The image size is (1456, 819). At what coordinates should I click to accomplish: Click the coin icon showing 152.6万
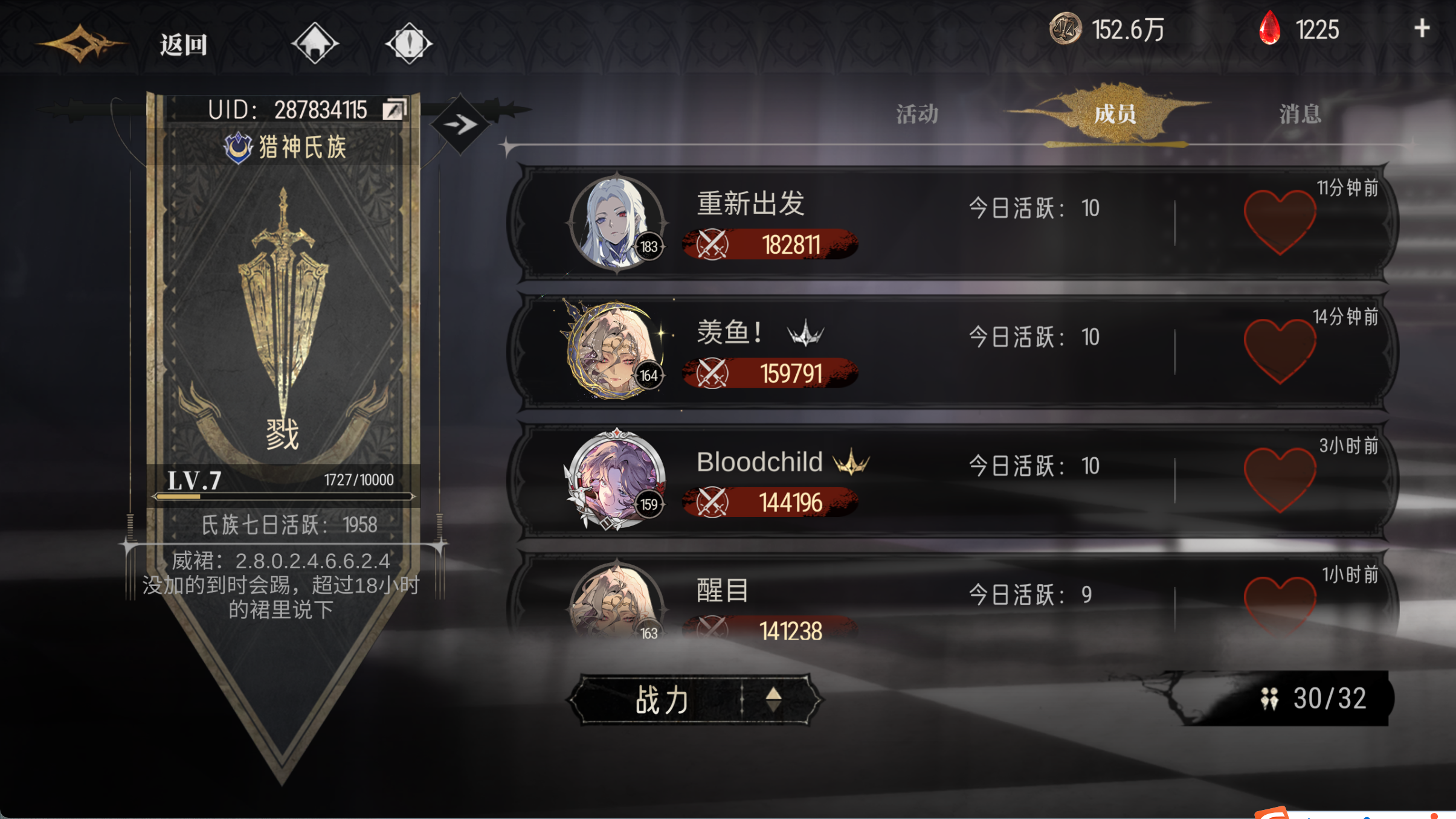(1065, 29)
